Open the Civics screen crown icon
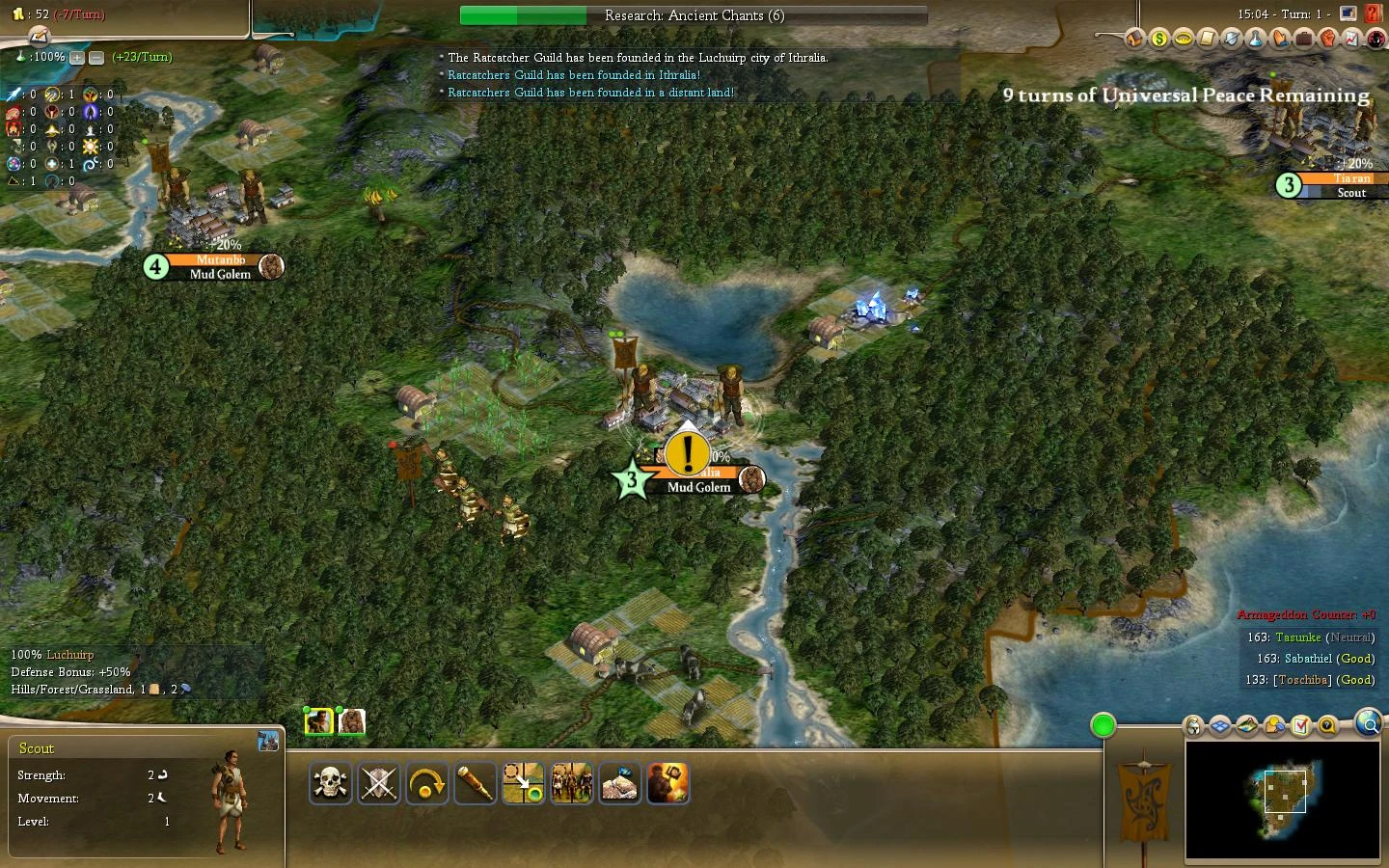This screenshot has height=868, width=1389. tap(1185, 39)
